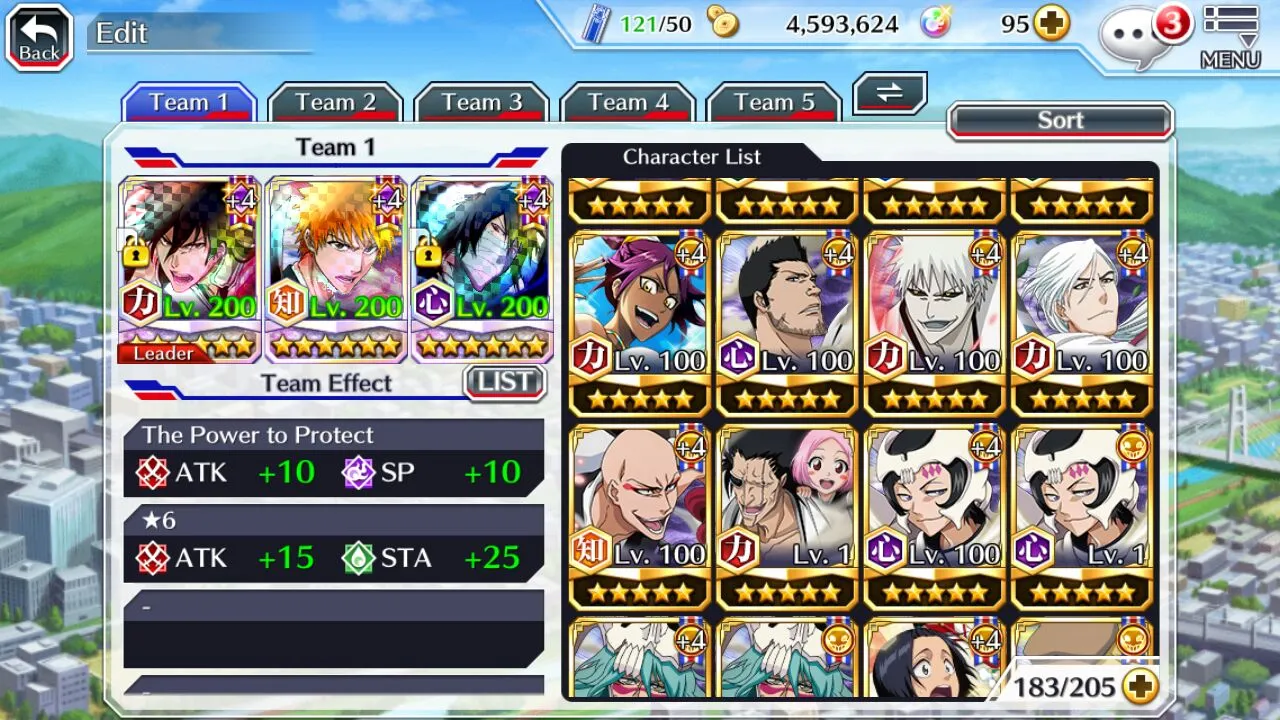
Task: Choose the Team 5 tab
Action: tap(773, 103)
